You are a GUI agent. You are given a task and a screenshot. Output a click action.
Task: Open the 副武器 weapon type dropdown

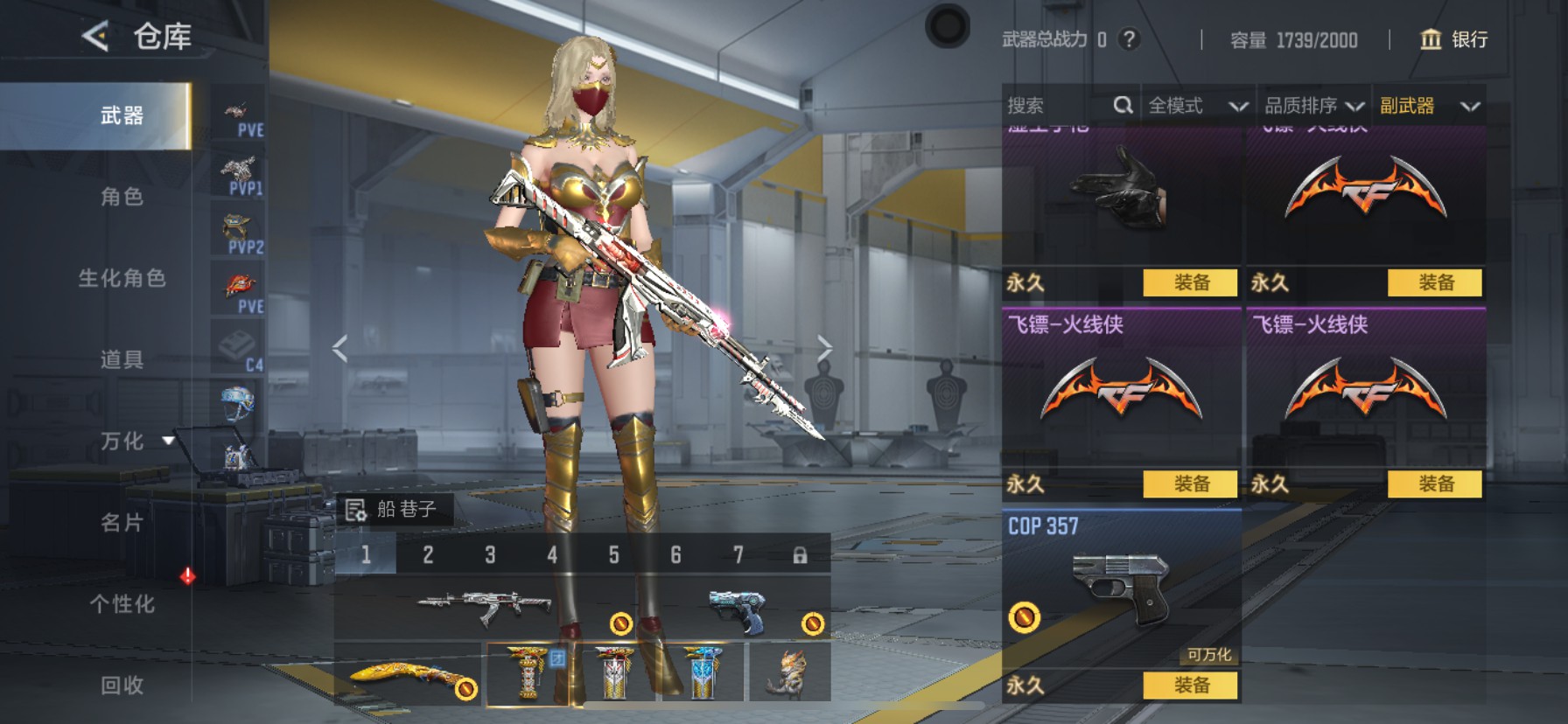click(x=1429, y=106)
